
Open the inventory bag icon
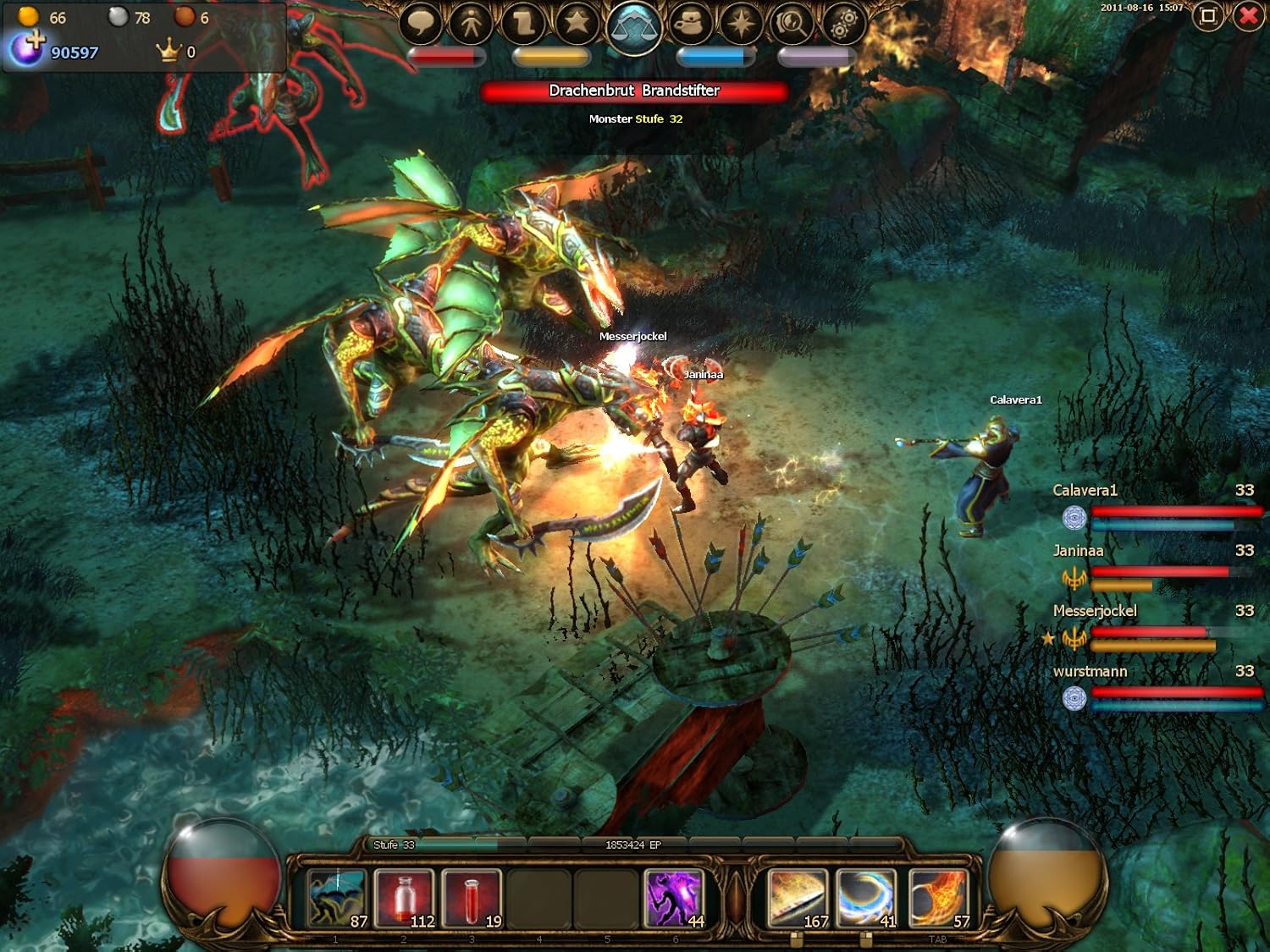[x=690, y=23]
